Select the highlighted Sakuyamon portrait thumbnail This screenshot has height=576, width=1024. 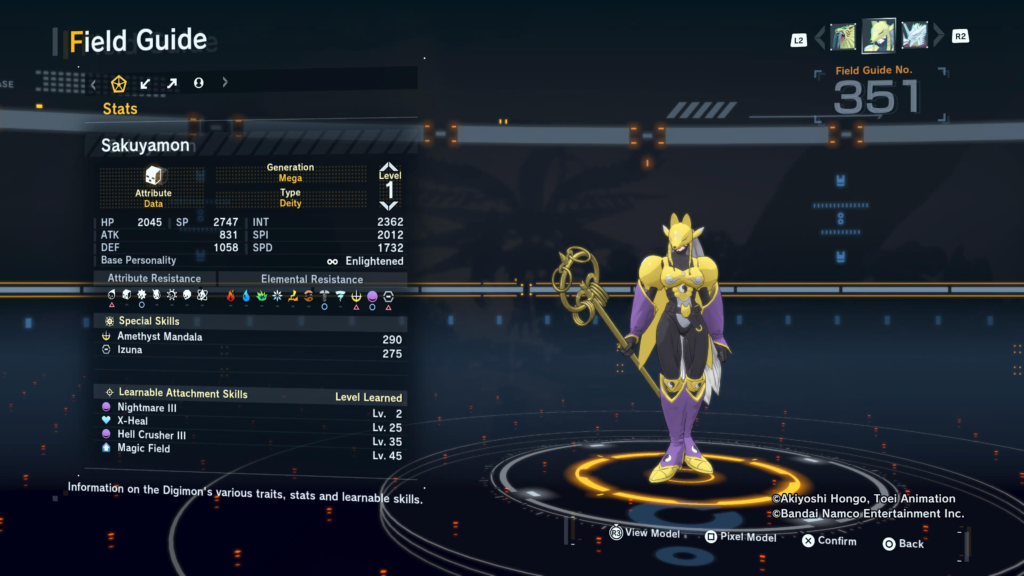pyautogui.click(x=879, y=36)
